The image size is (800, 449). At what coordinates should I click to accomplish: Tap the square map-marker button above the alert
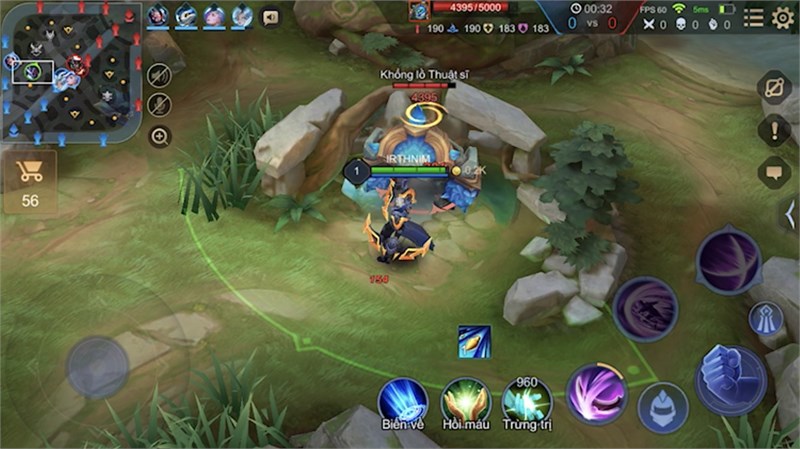tap(774, 87)
